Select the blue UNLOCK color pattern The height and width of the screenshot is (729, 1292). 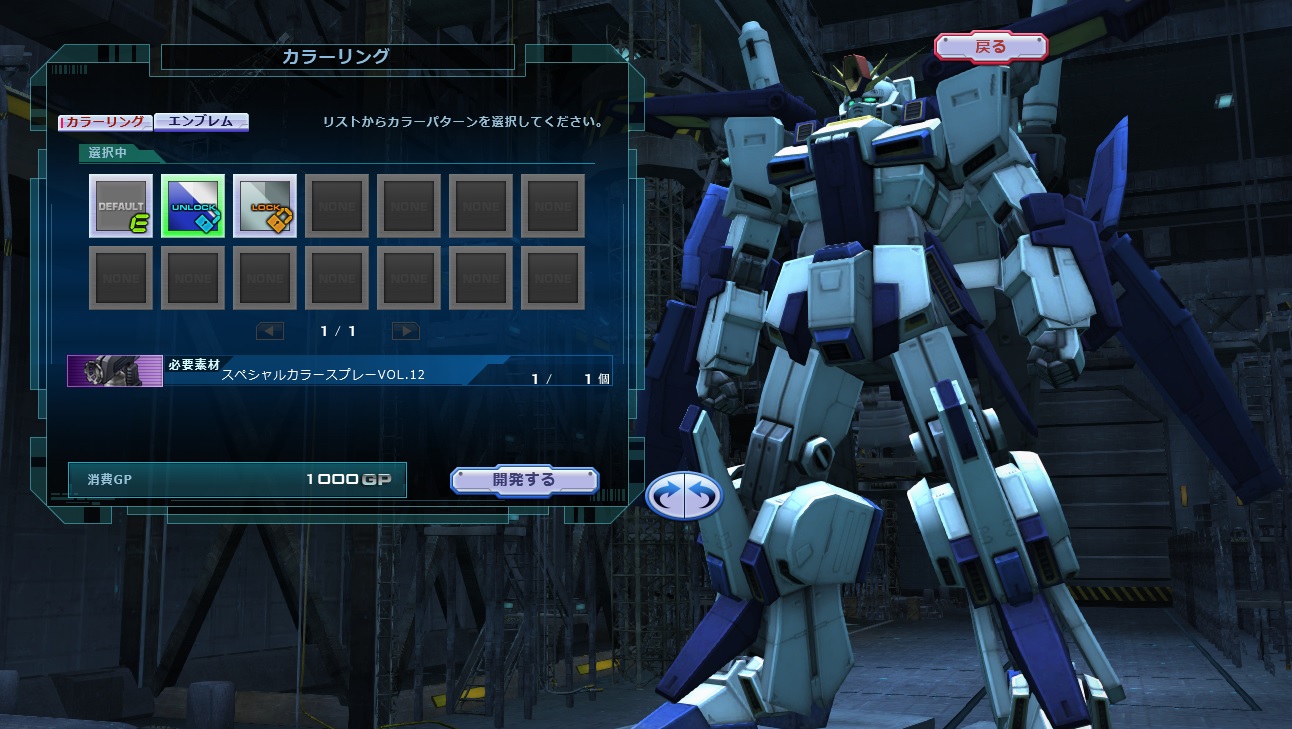point(193,206)
